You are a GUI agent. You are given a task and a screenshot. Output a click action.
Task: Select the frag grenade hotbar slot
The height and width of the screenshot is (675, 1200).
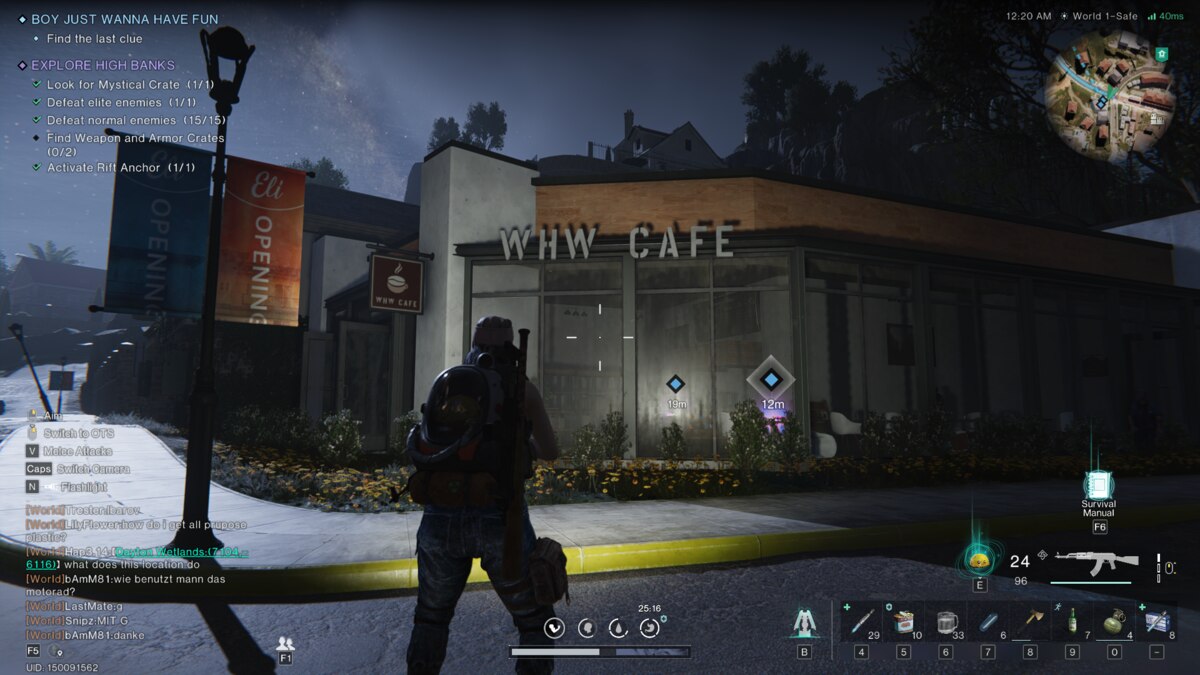coord(1114,622)
